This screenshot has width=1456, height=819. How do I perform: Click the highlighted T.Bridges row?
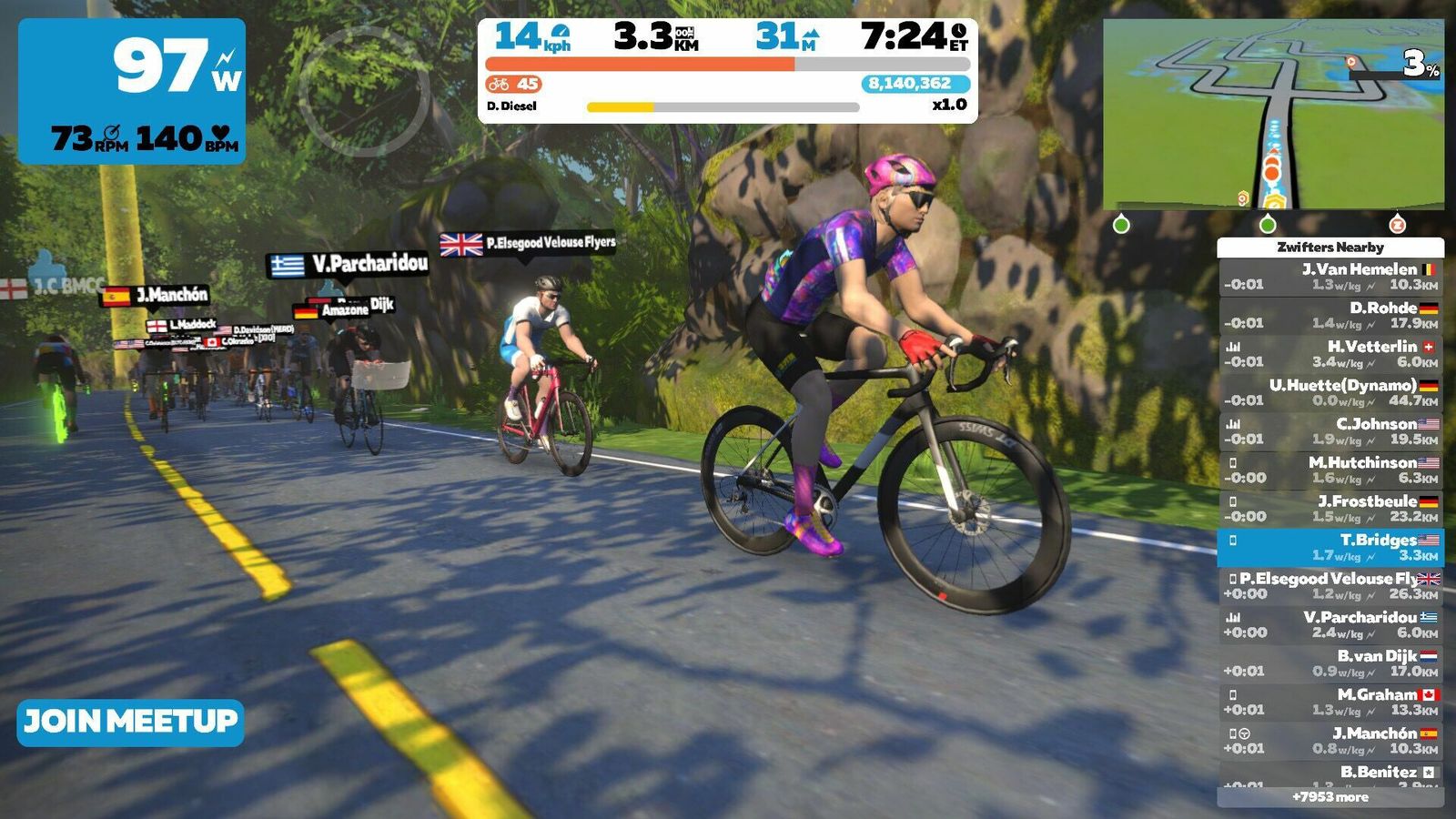point(1330,548)
